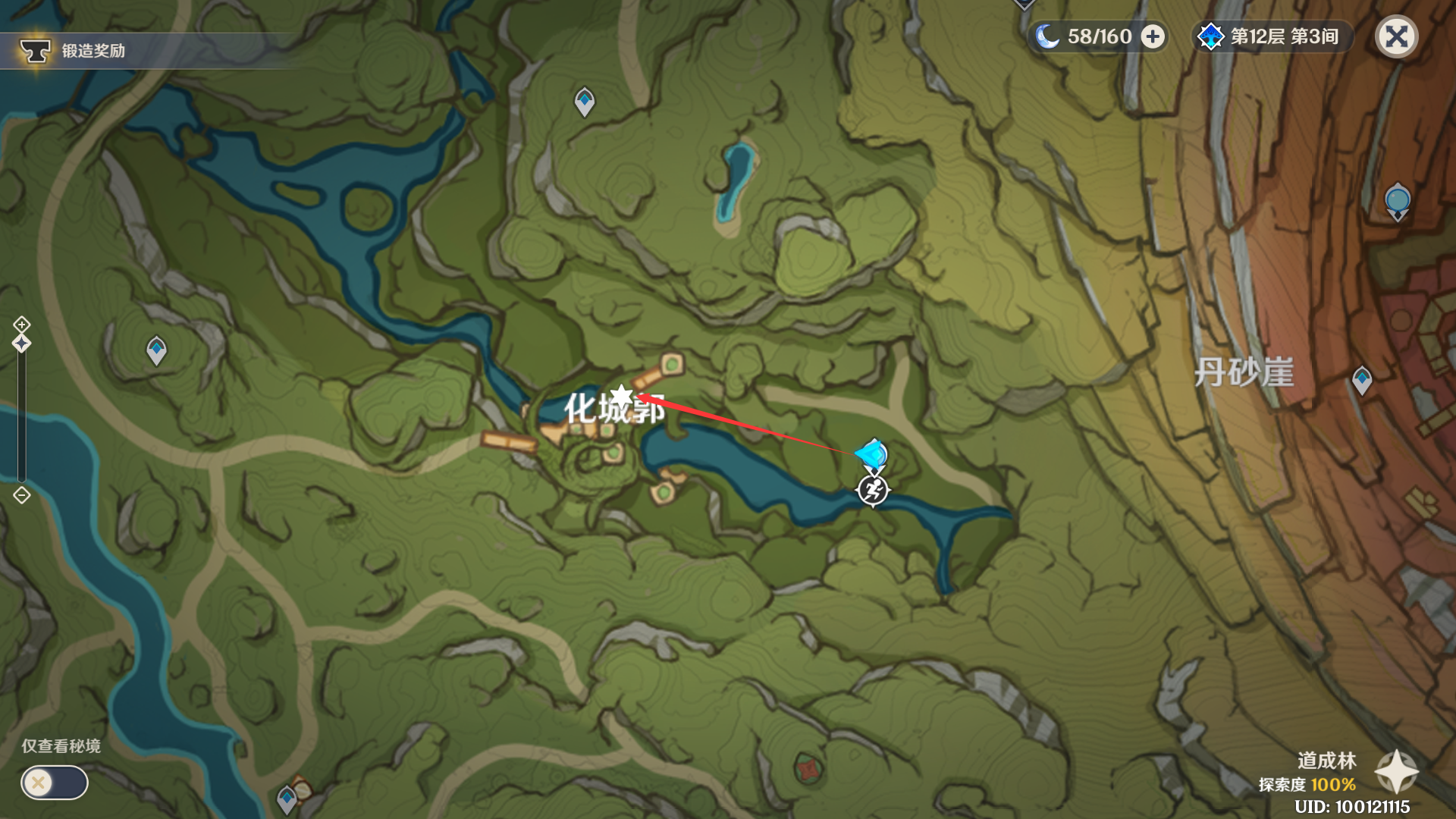Click the running-figure player position marker
This screenshot has height=819, width=1456.
(x=872, y=491)
